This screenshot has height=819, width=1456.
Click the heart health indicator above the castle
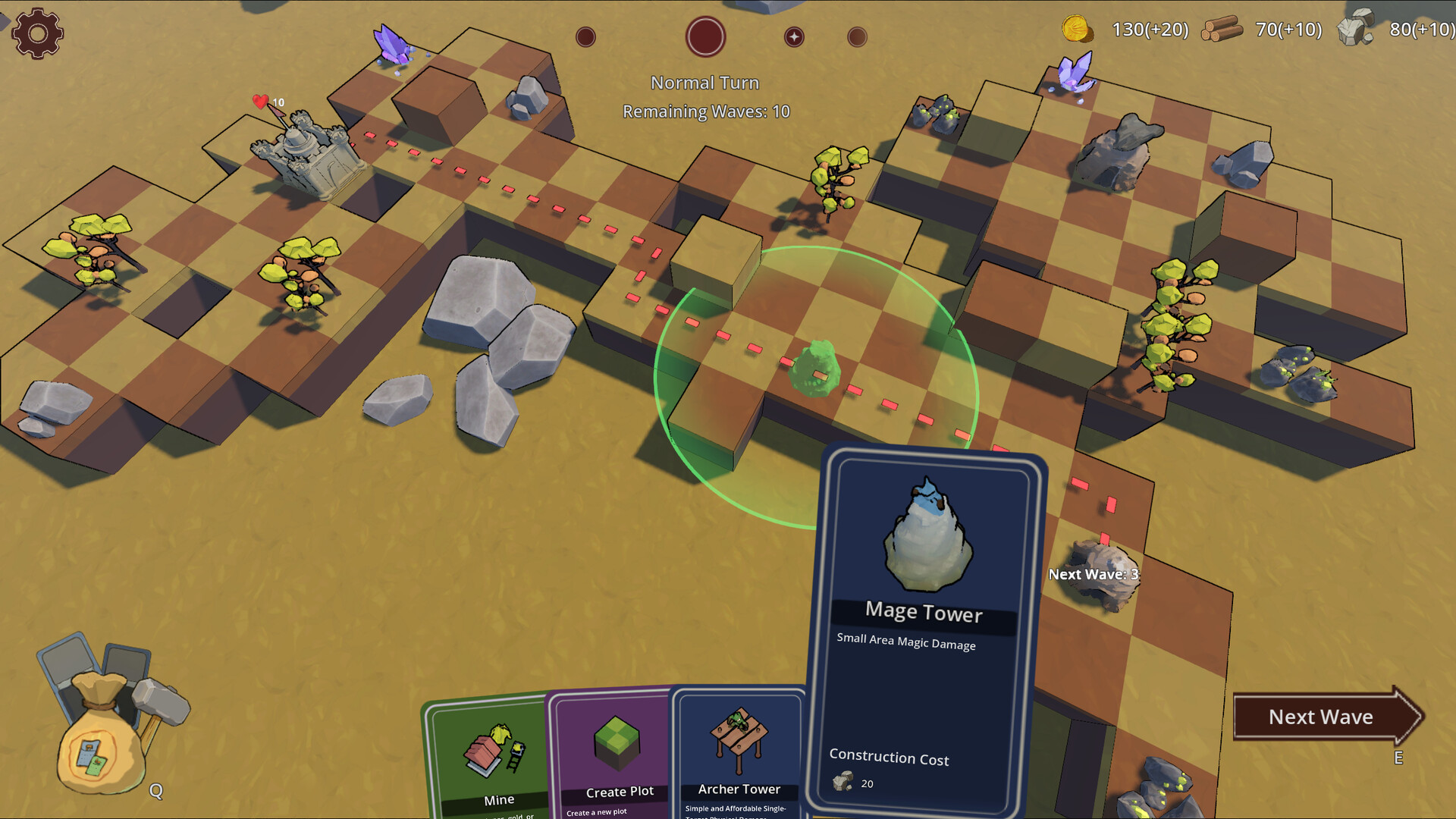[261, 99]
